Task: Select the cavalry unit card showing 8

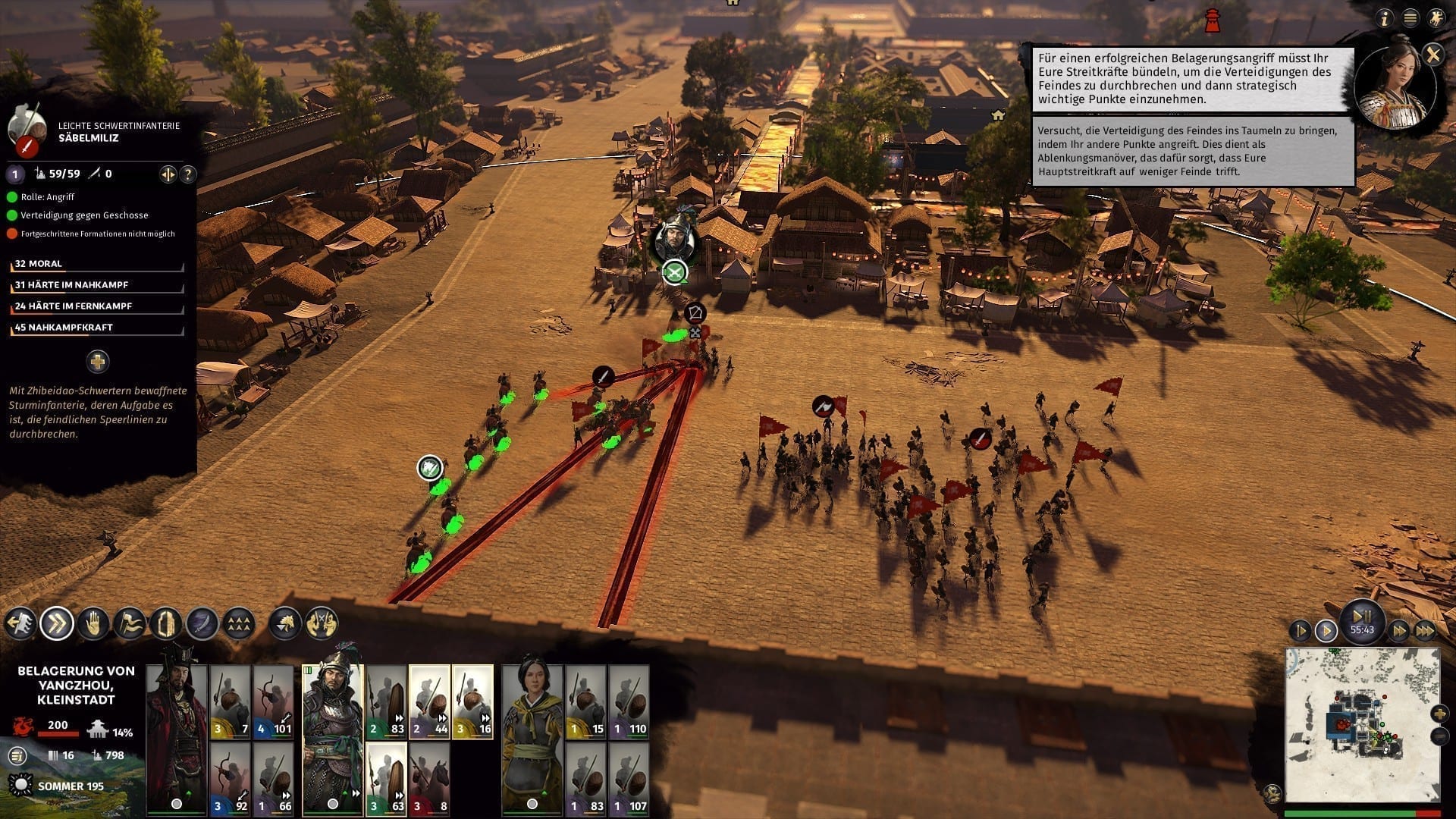Action: click(429, 779)
